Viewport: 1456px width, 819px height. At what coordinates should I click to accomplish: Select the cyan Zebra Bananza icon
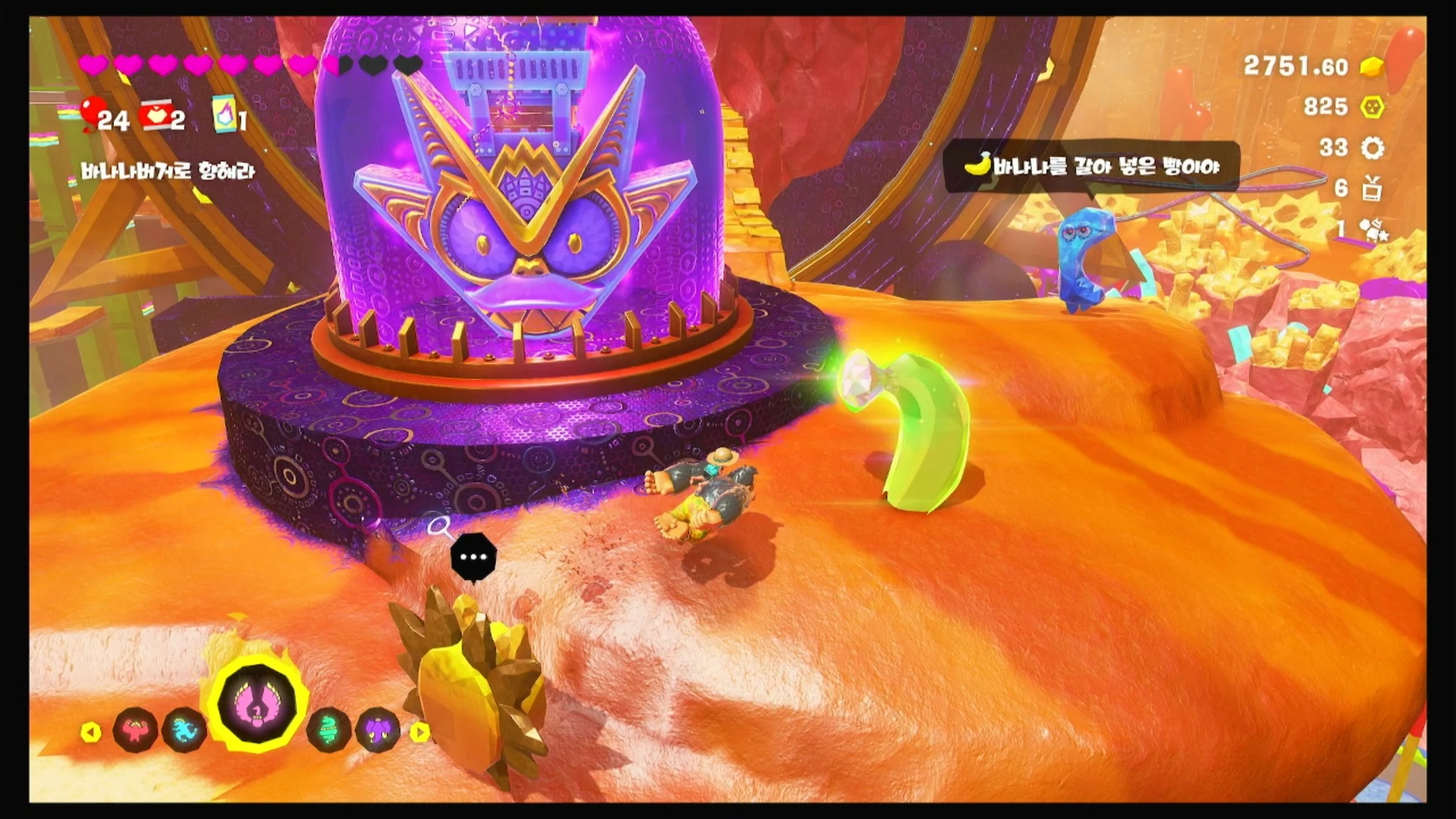point(184,730)
